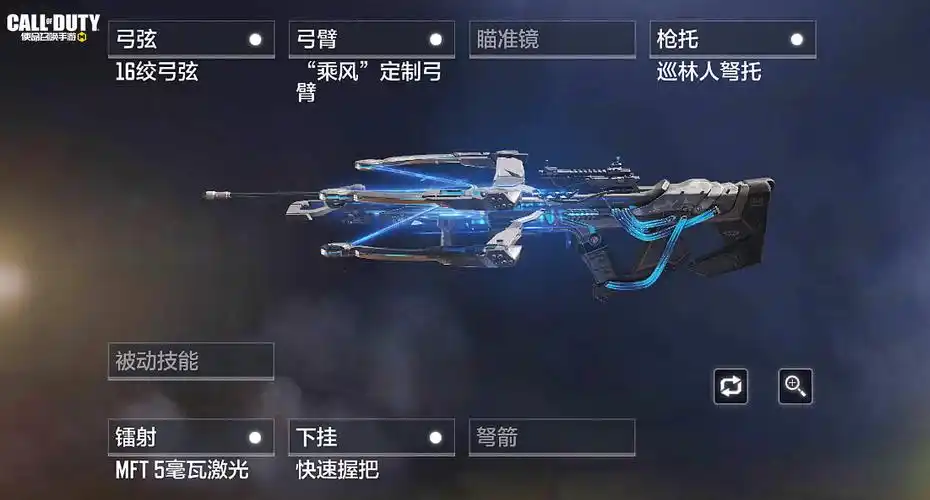Click the rotate arrows weapon view button
930x500 pixels.
731,387
